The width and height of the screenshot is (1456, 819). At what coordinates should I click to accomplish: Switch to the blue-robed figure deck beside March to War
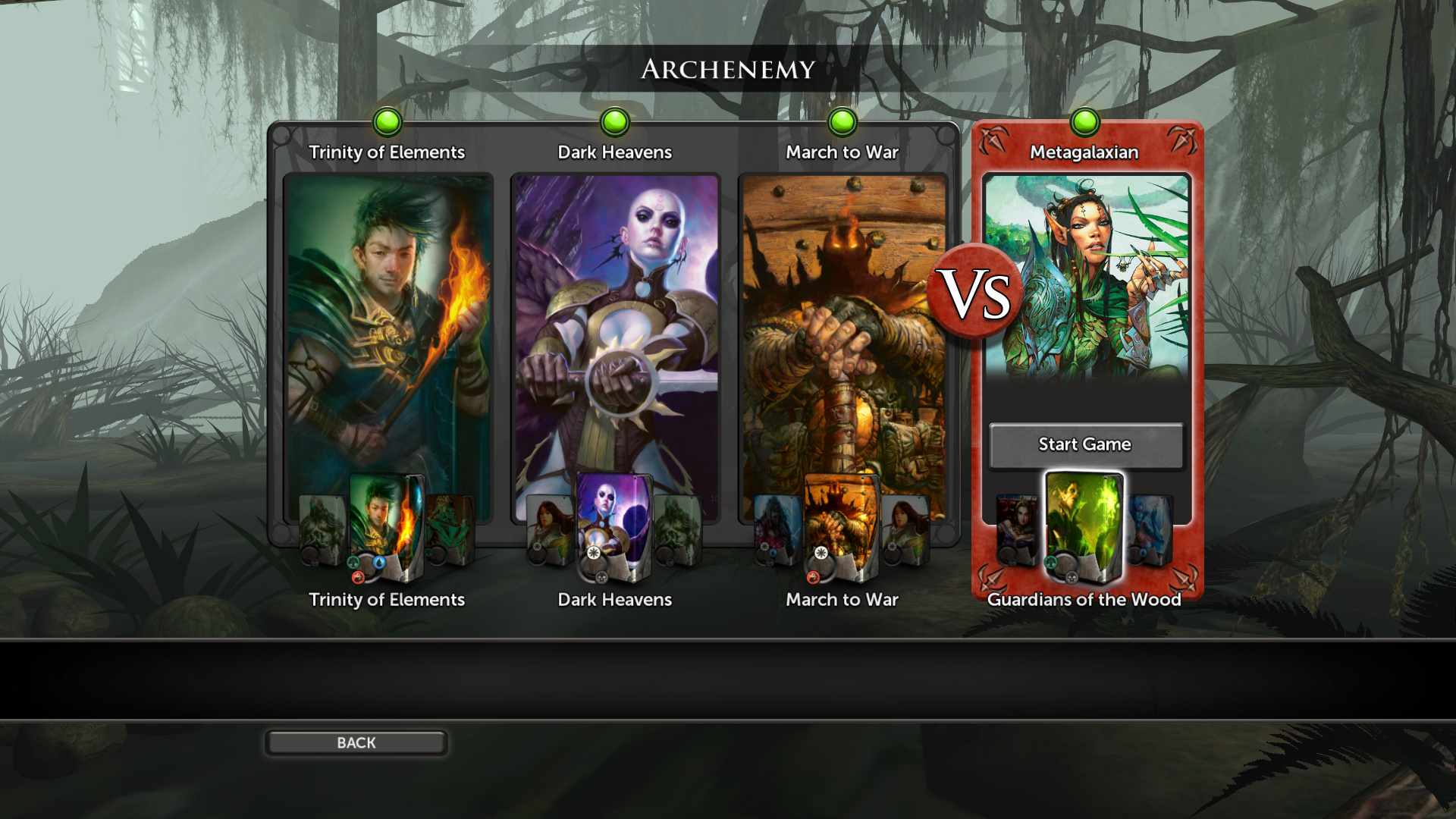[x=777, y=530]
